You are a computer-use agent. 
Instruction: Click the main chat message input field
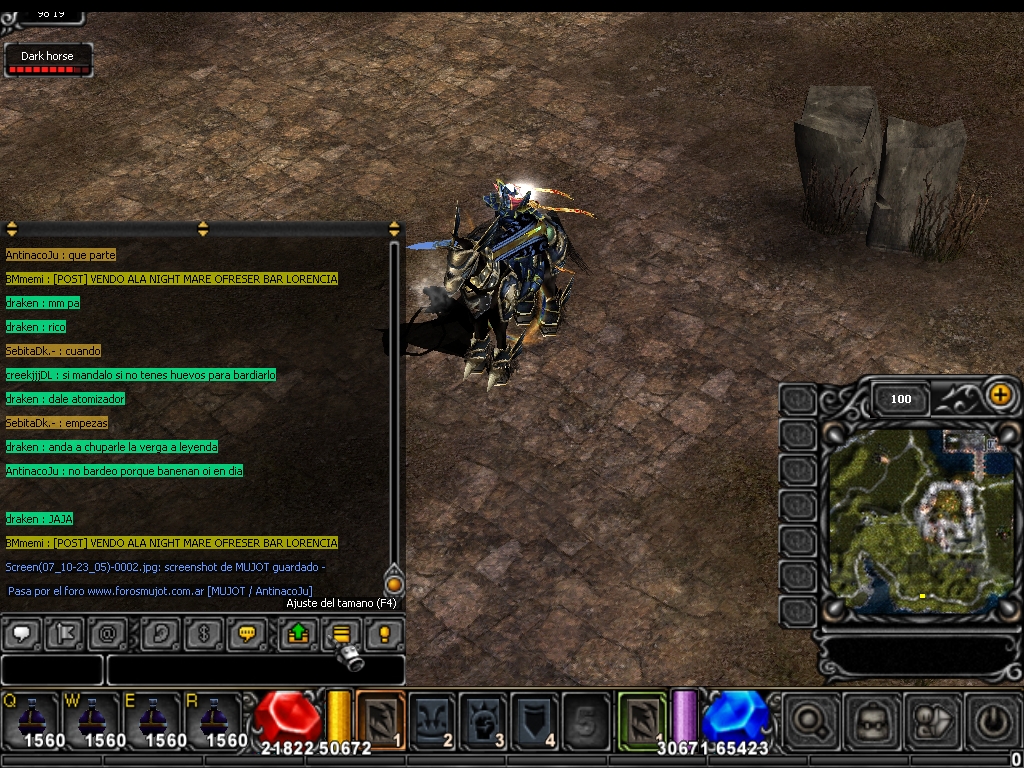tap(255, 669)
